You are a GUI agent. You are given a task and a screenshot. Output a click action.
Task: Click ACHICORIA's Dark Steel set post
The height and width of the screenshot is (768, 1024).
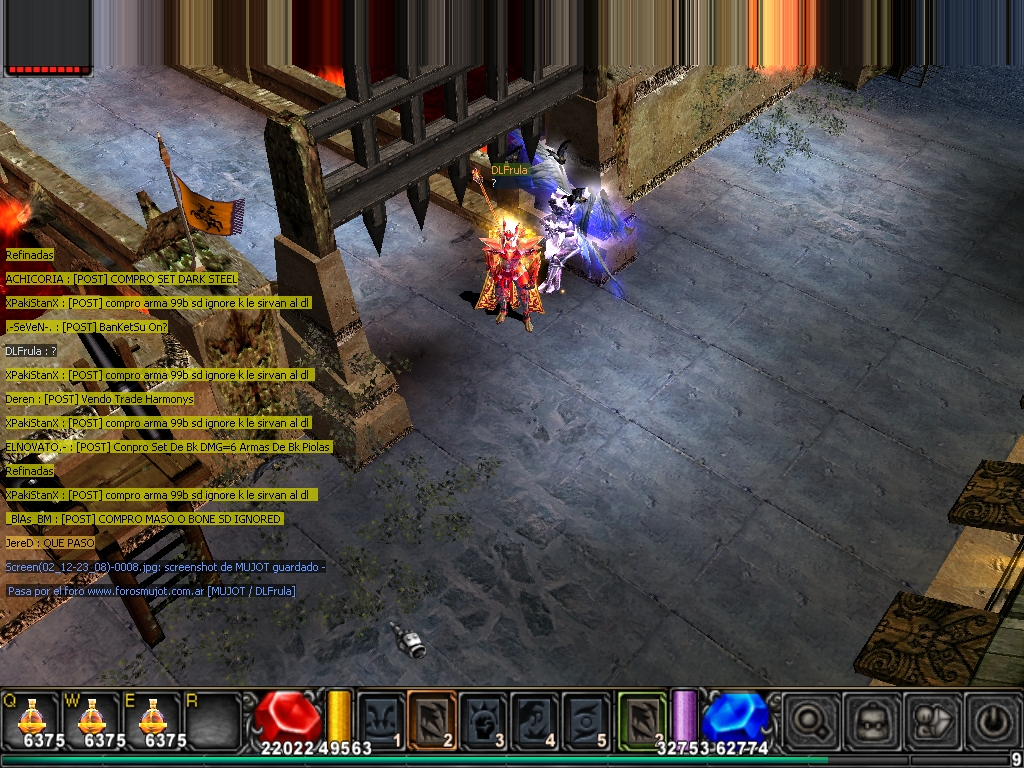[x=122, y=278]
